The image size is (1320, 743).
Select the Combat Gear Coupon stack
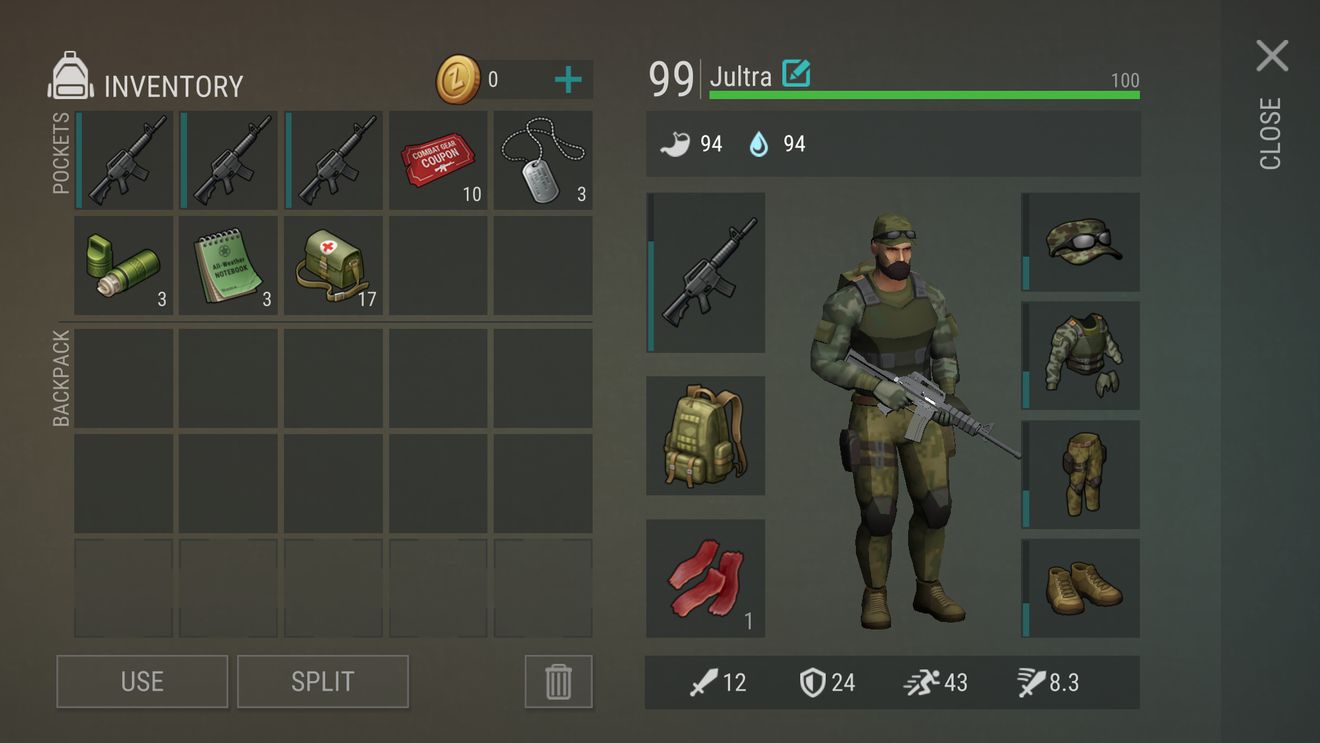[x=437, y=160]
